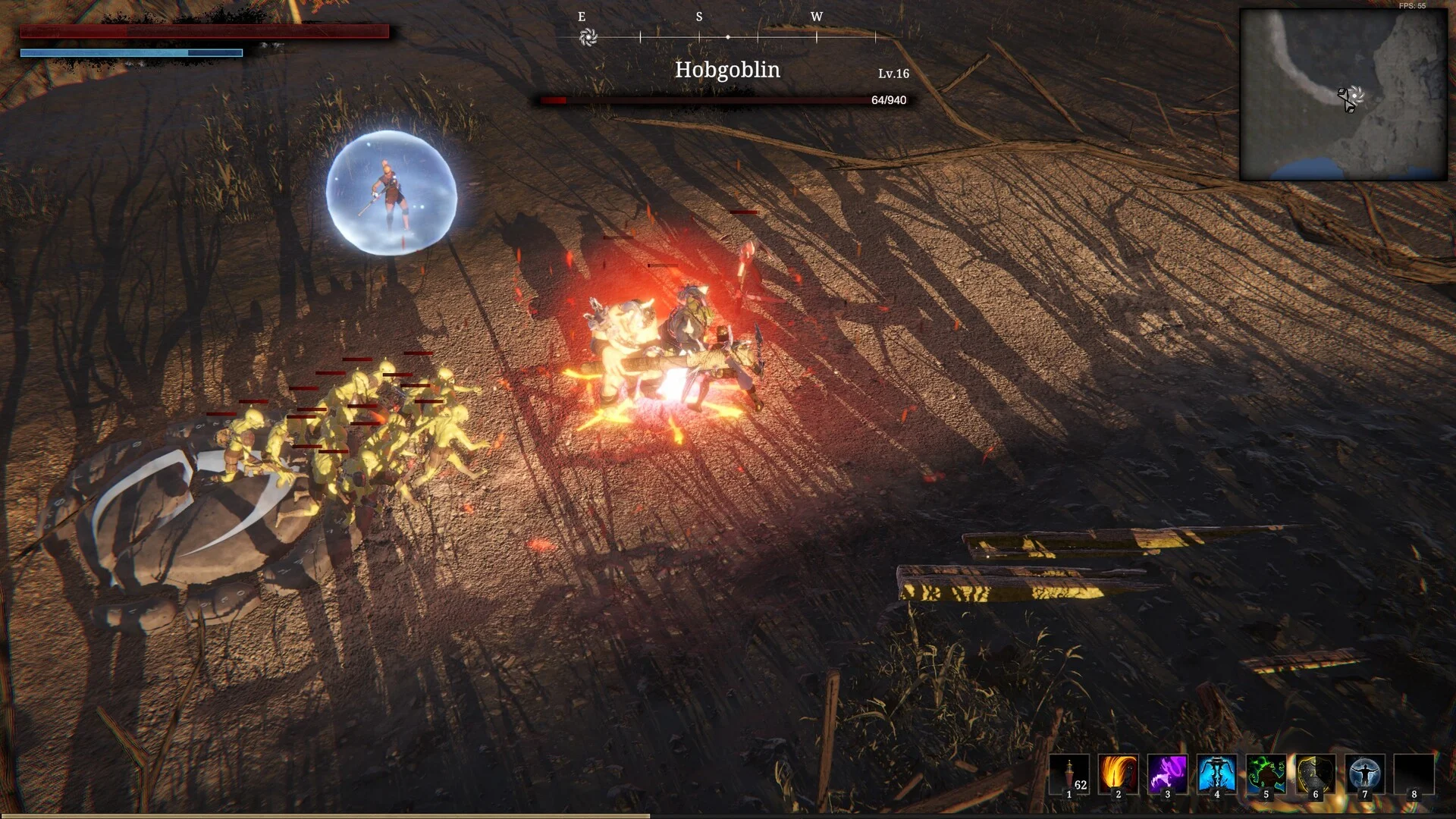This screenshot has height=819, width=1456.
Task: Activate the green aura brute skill
Action: click(1266, 774)
